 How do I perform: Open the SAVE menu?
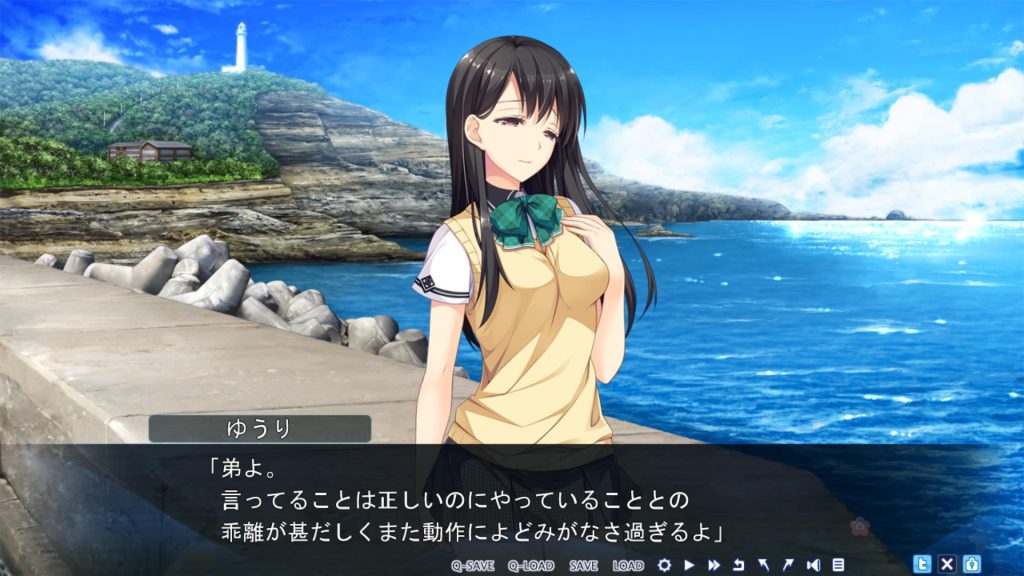pyautogui.click(x=584, y=565)
